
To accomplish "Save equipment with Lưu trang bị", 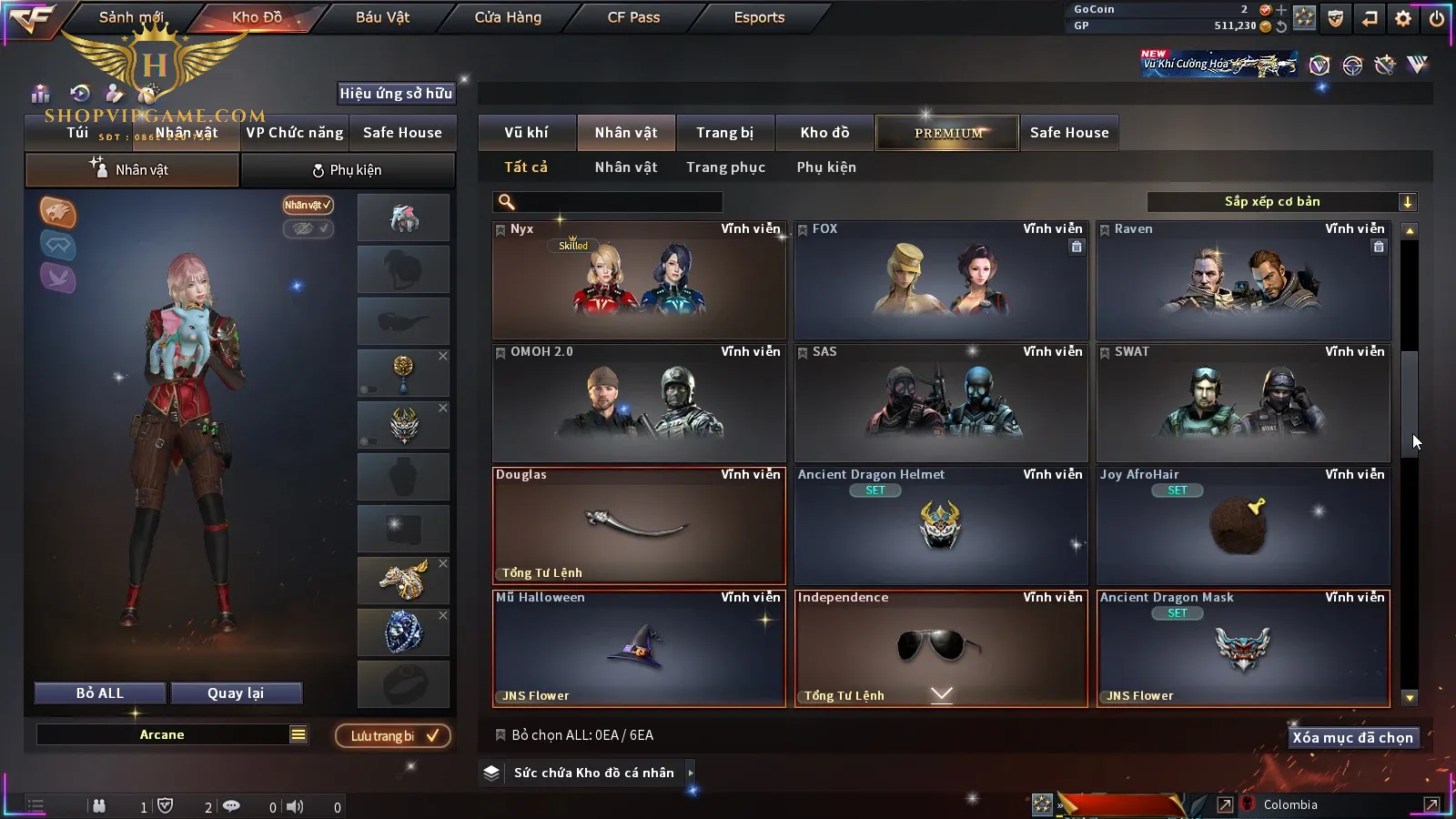I will pyautogui.click(x=393, y=735).
